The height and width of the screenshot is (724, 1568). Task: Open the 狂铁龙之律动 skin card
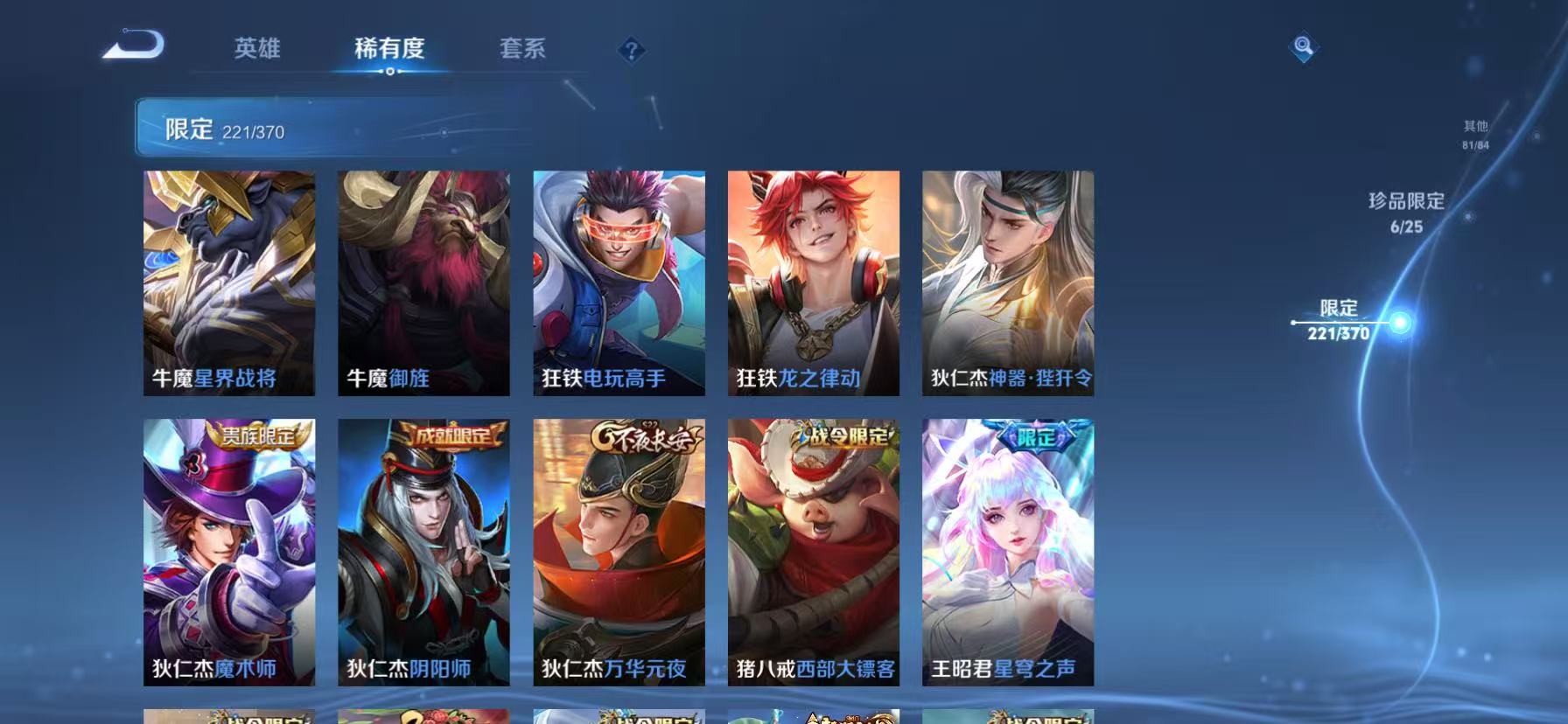(x=814, y=283)
